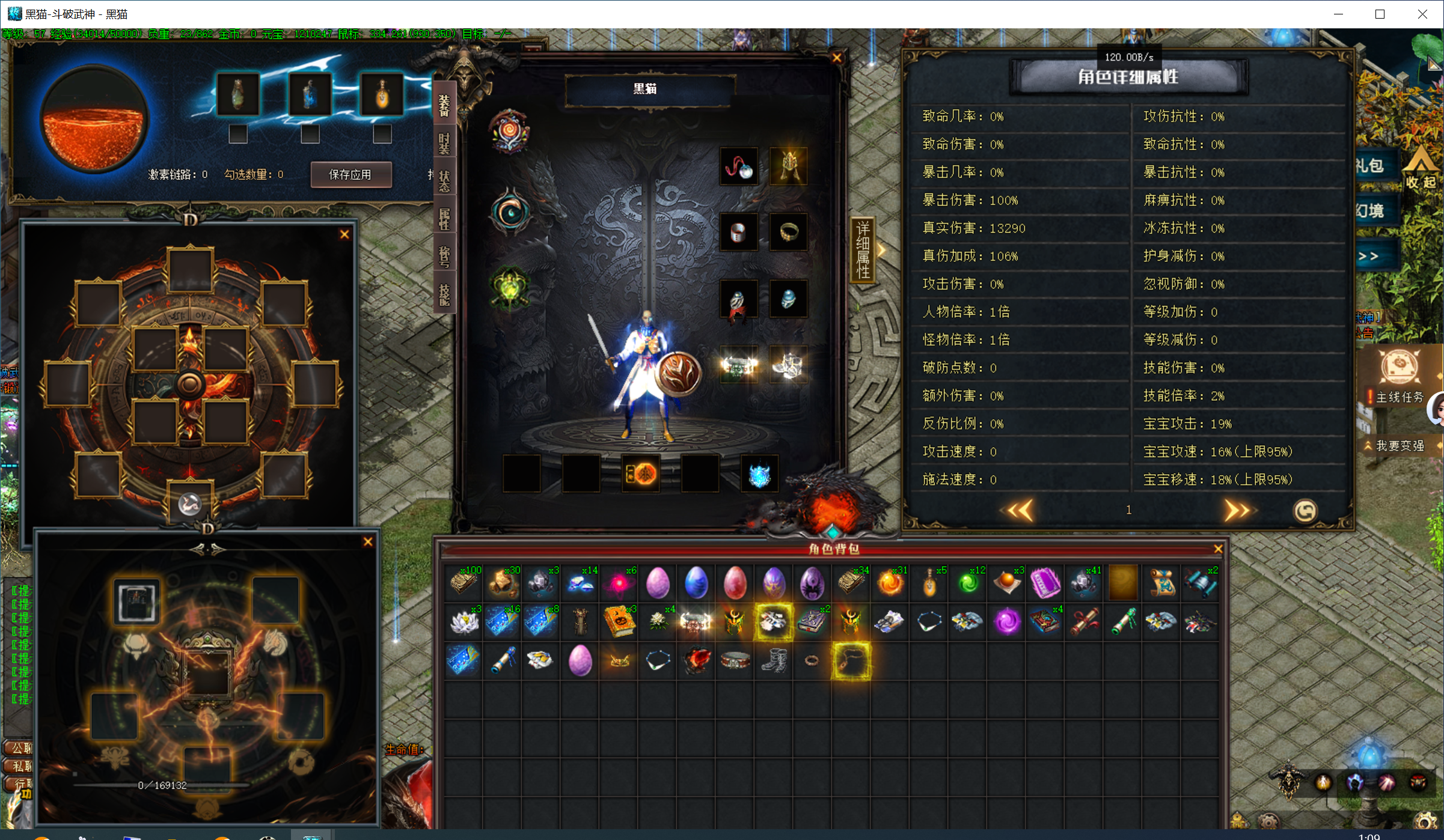The height and width of the screenshot is (840, 1444).
Task: Click the 保存应用 button
Action: [x=350, y=175]
